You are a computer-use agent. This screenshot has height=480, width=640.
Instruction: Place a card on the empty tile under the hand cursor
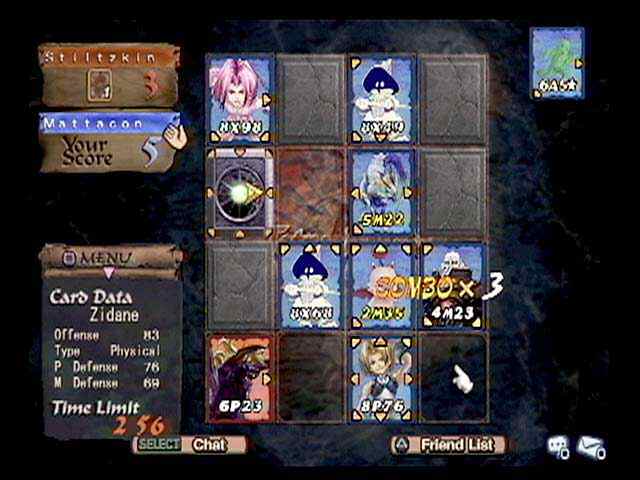click(454, 378)
